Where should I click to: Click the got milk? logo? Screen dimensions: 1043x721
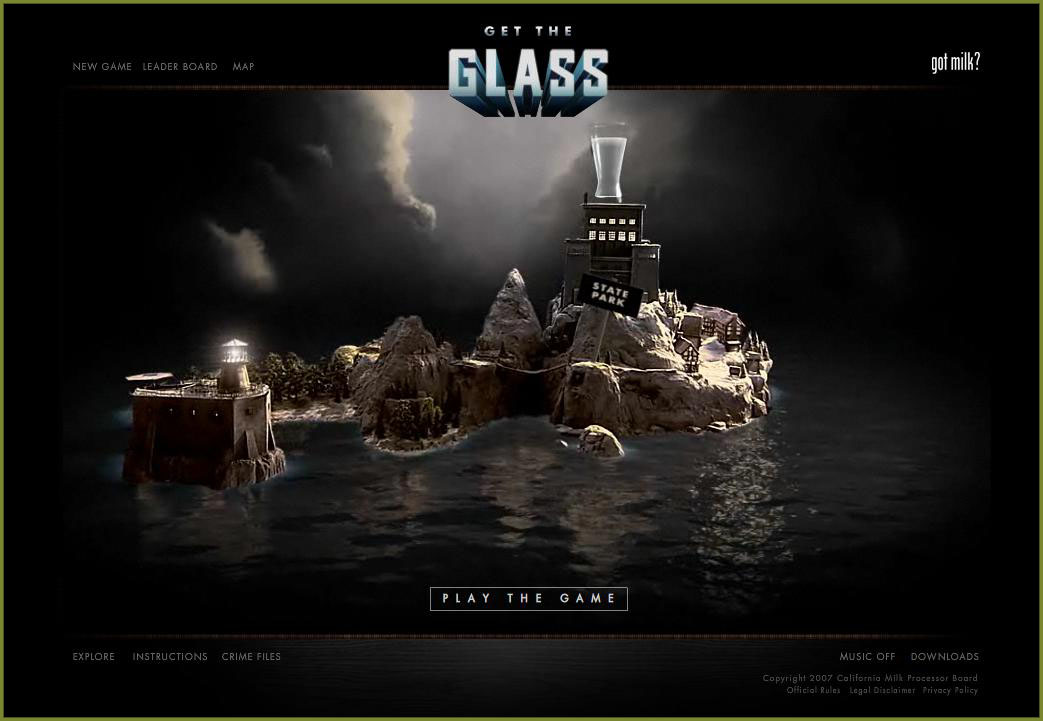coord(955,63)
